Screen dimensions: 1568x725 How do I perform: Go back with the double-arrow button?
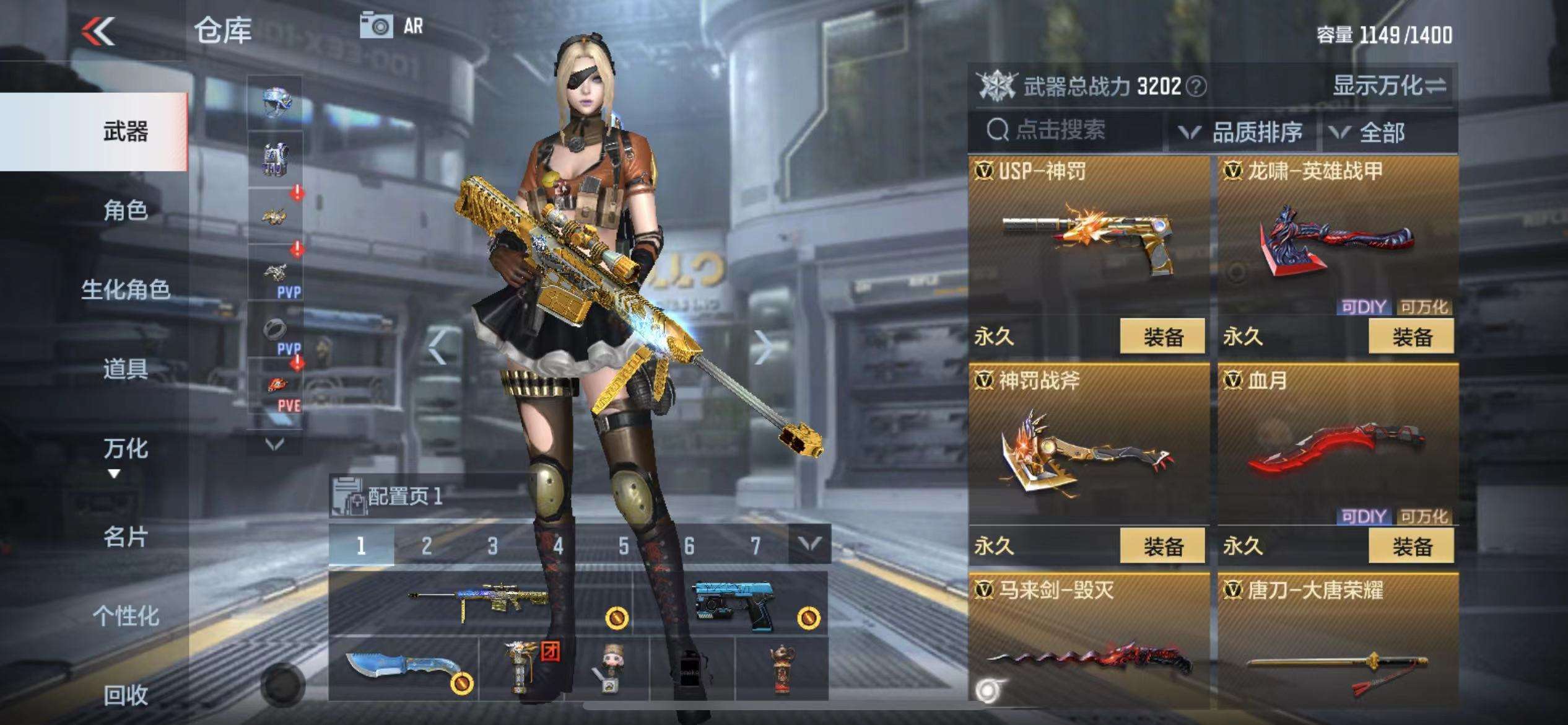[99, 31]
